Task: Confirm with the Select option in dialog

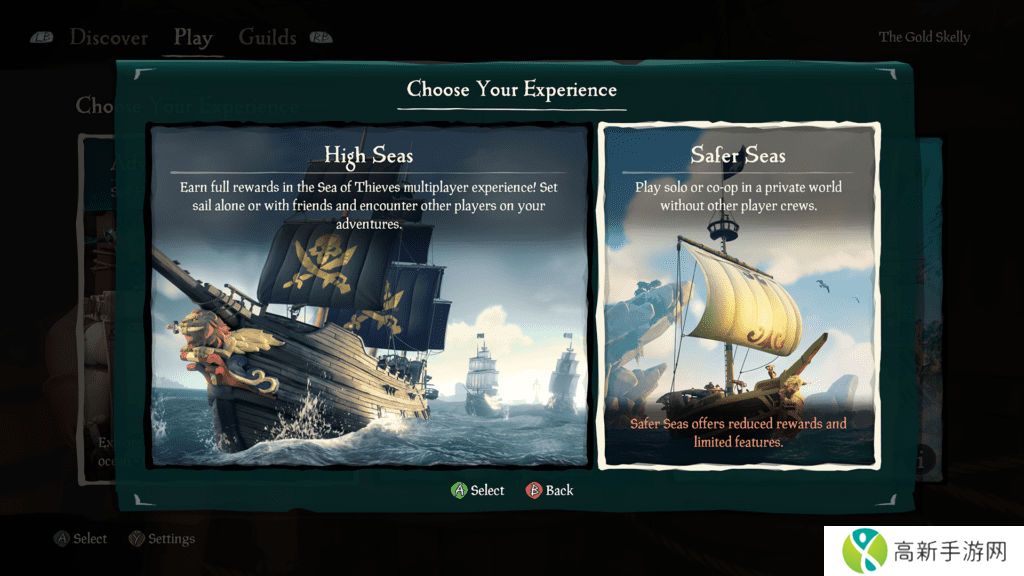Action: [478, 490]
